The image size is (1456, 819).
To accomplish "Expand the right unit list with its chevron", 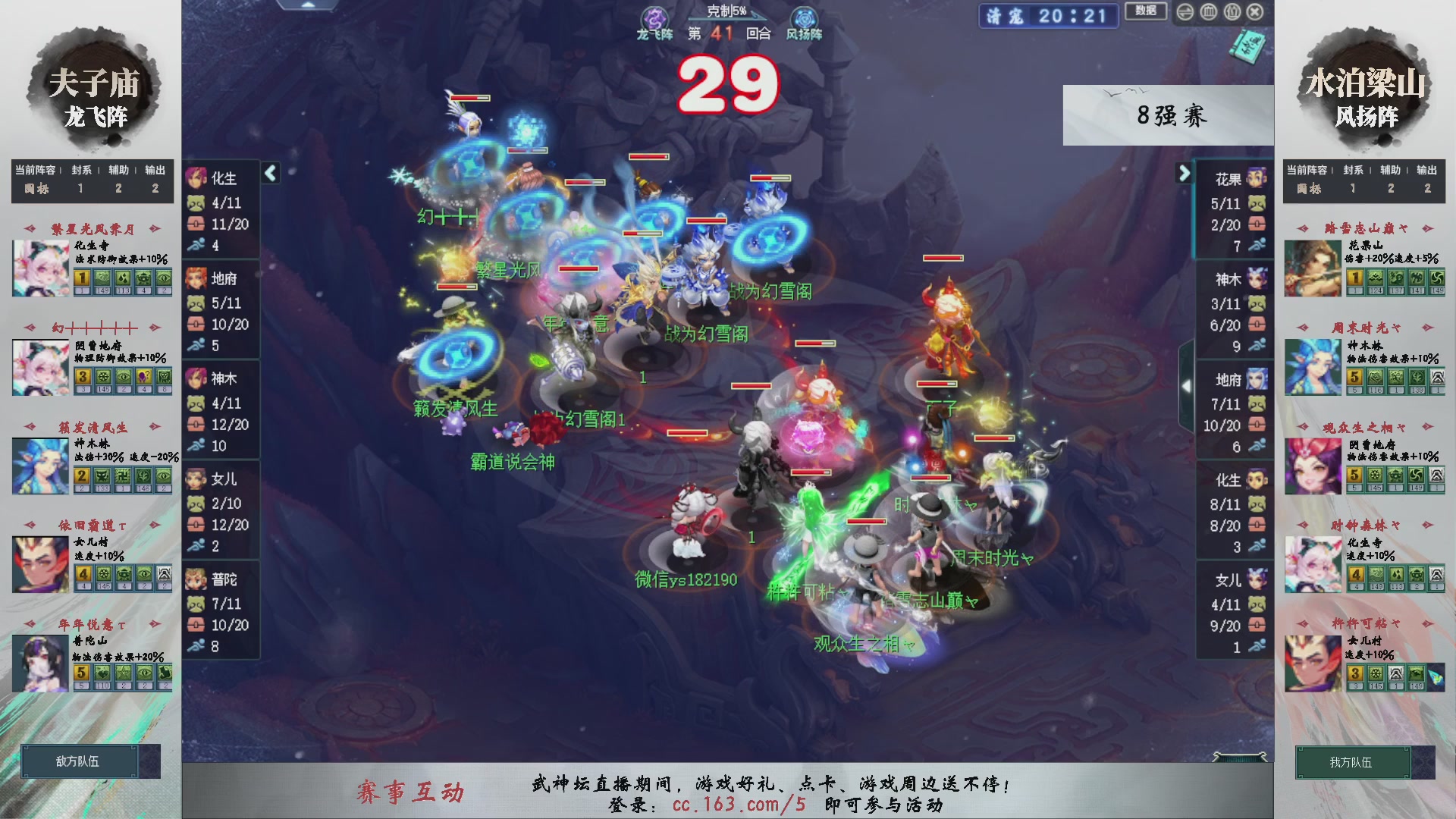I will pyautogui.click(x=1185, y=174).
